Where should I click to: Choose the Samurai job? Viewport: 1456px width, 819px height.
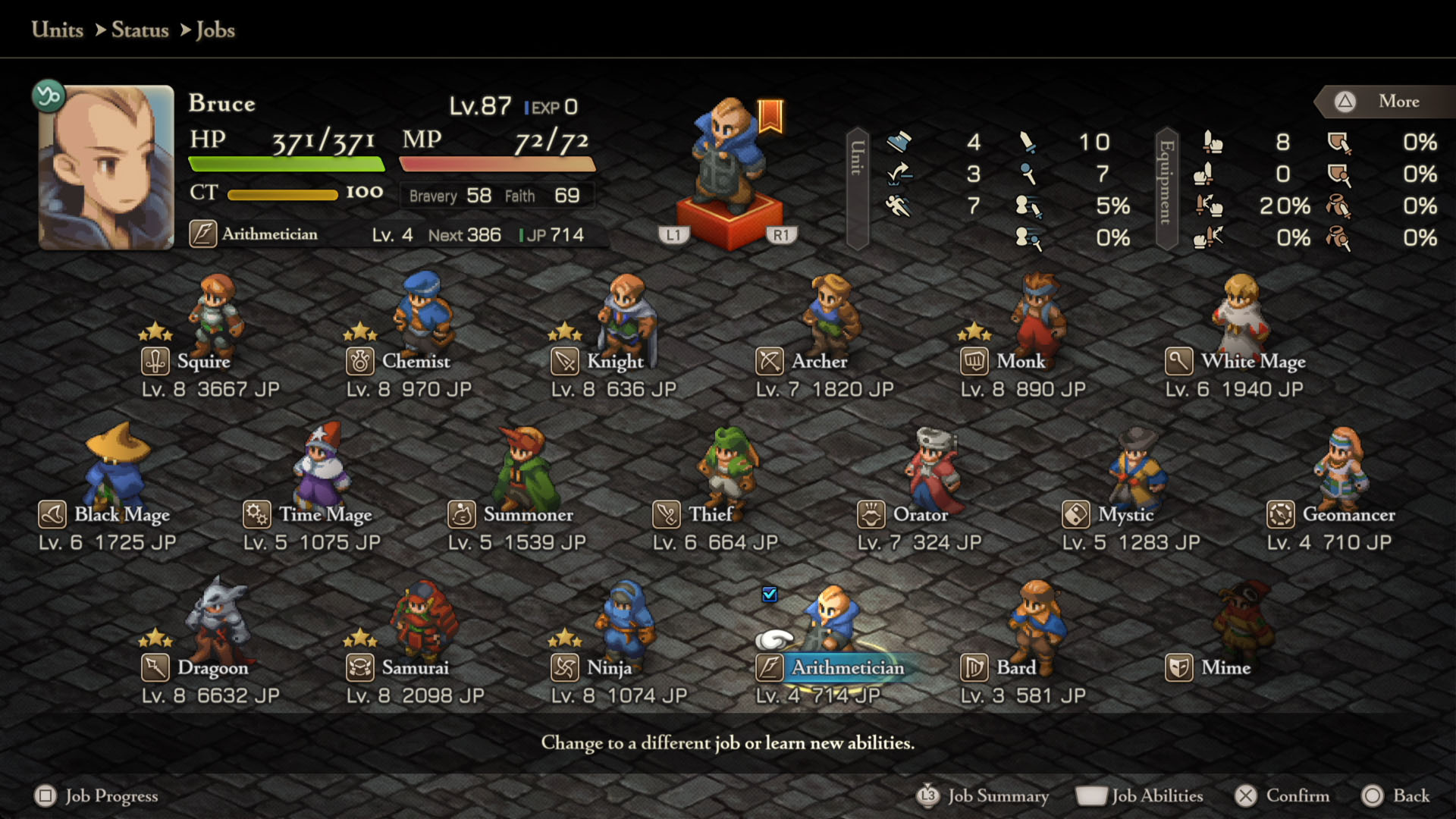coord(415,668)
